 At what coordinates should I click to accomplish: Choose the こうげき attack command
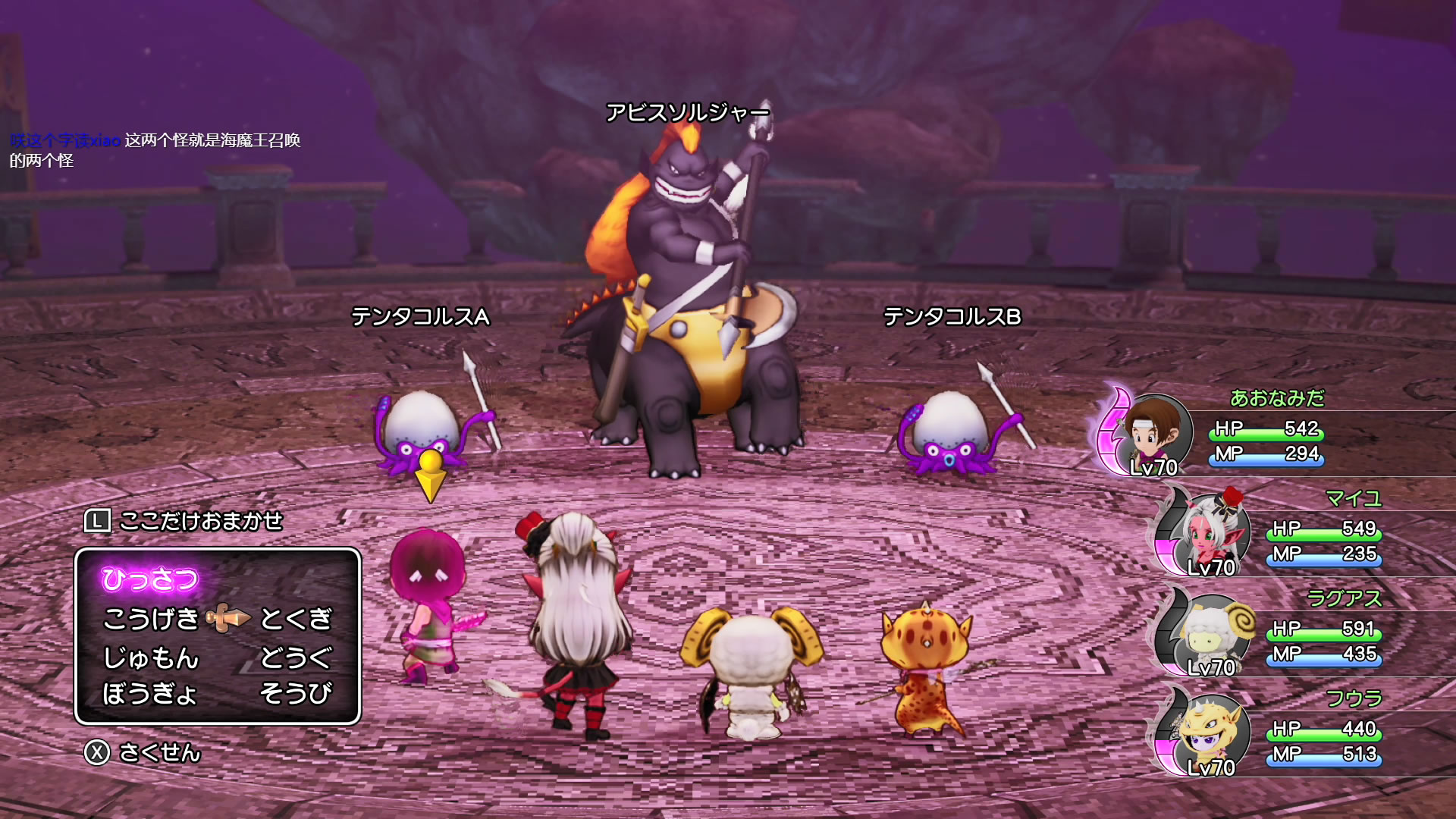pyautogui.click(x=151, y=620)
